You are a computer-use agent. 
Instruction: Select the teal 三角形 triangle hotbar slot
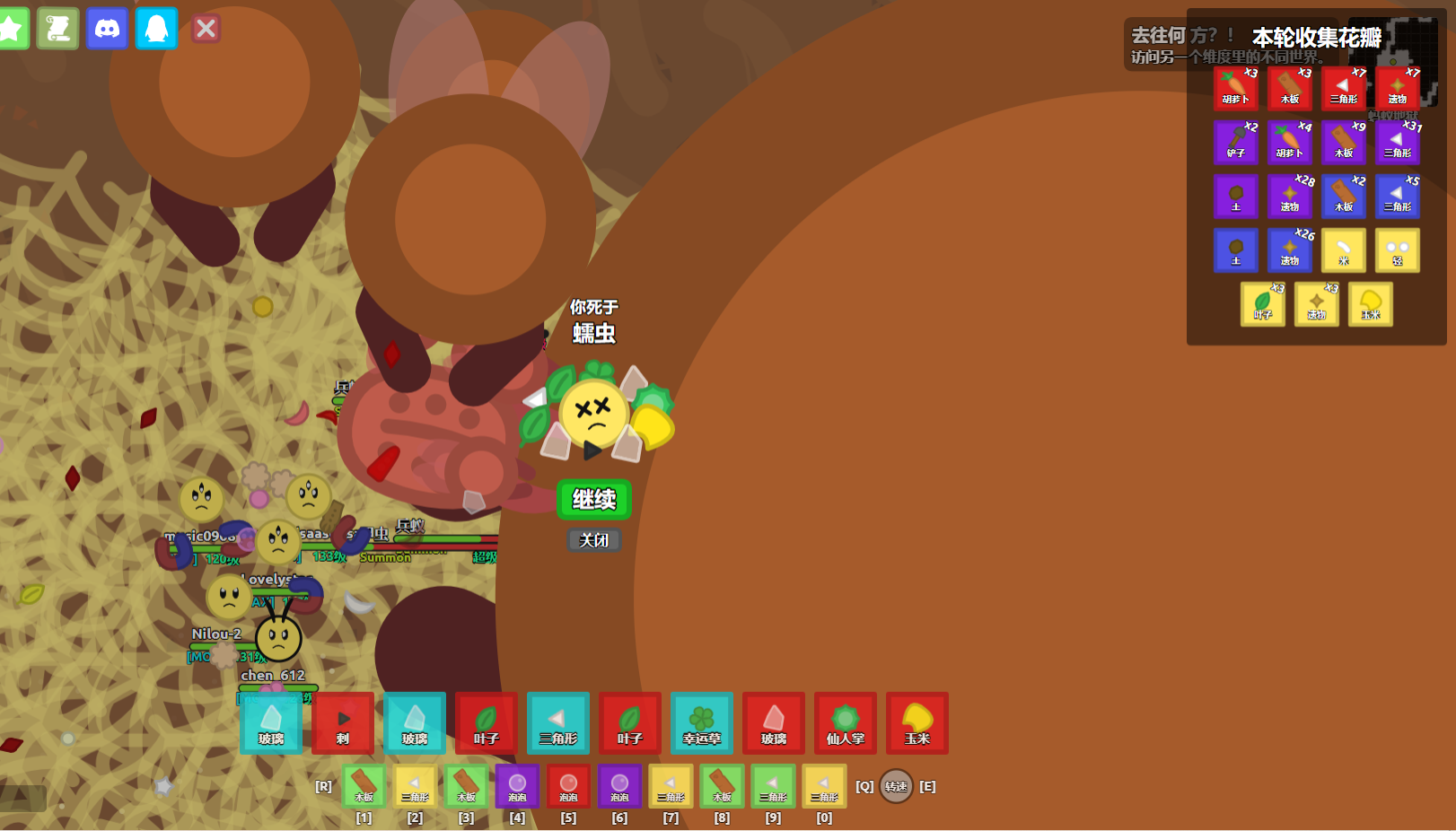[x=558, y=722]
